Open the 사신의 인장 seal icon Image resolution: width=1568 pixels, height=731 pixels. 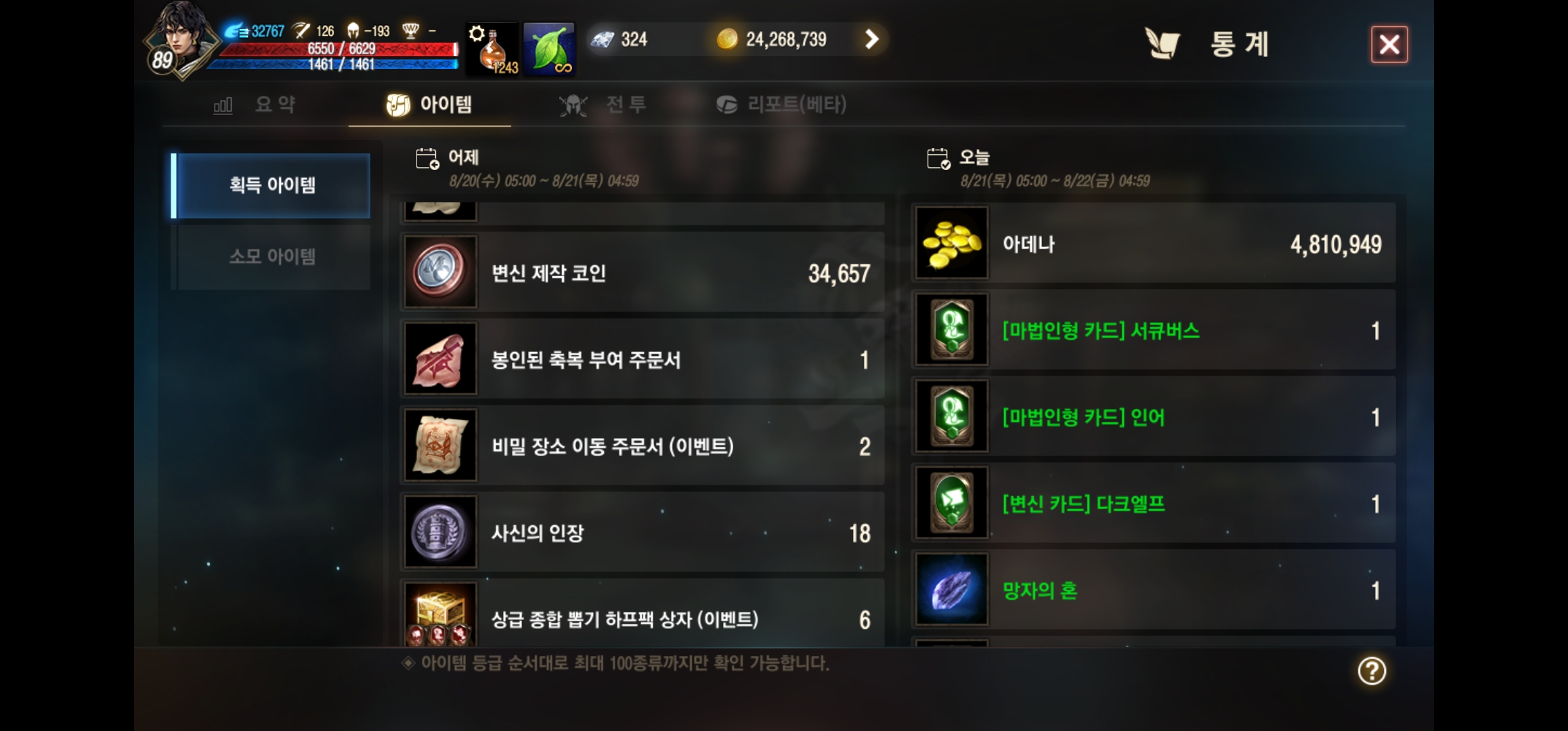(x=439, y=533)
